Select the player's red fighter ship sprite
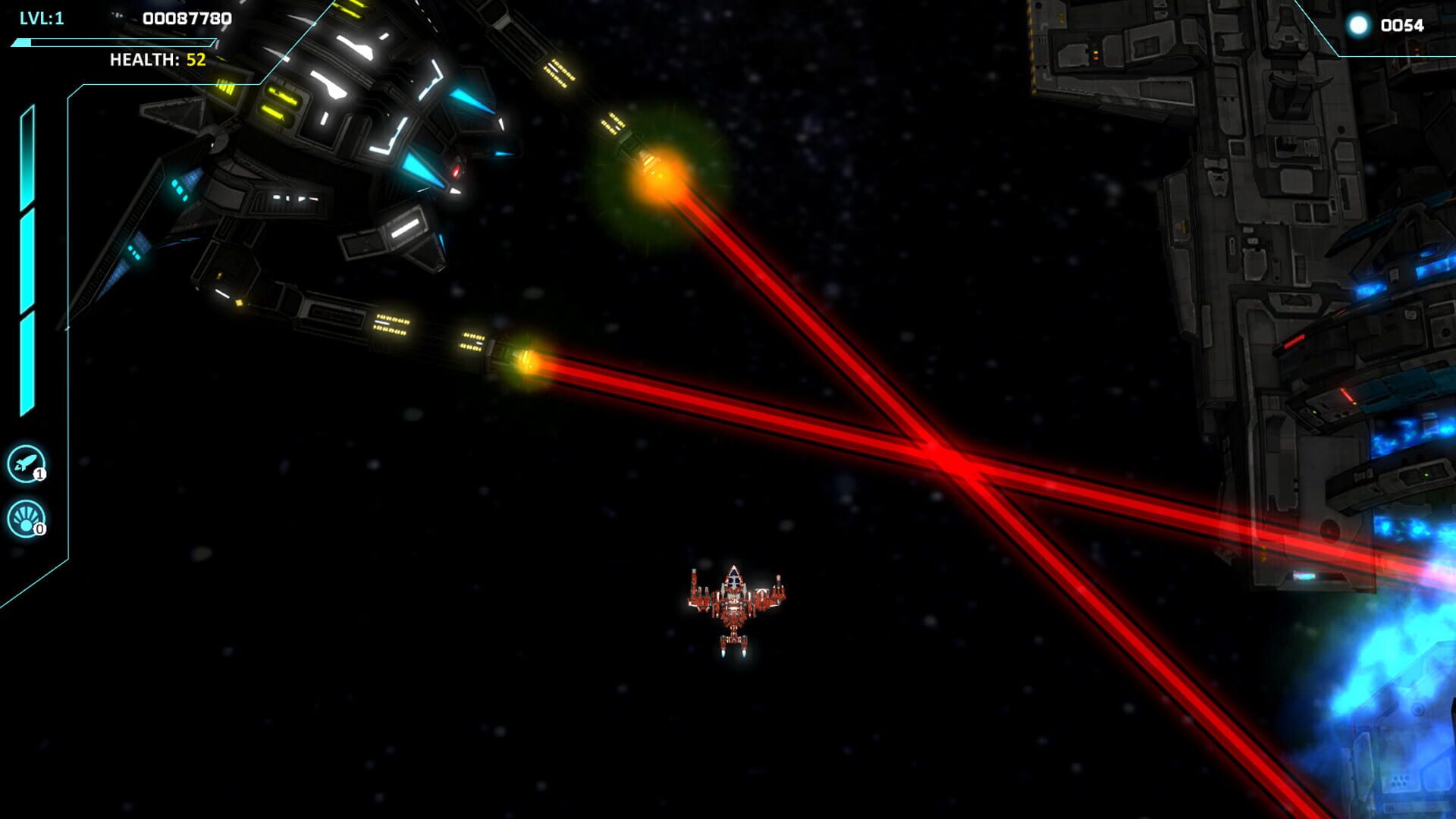The width and height of the screenshot is (1456, 819). pyautogui.click(x=734, y=607)
